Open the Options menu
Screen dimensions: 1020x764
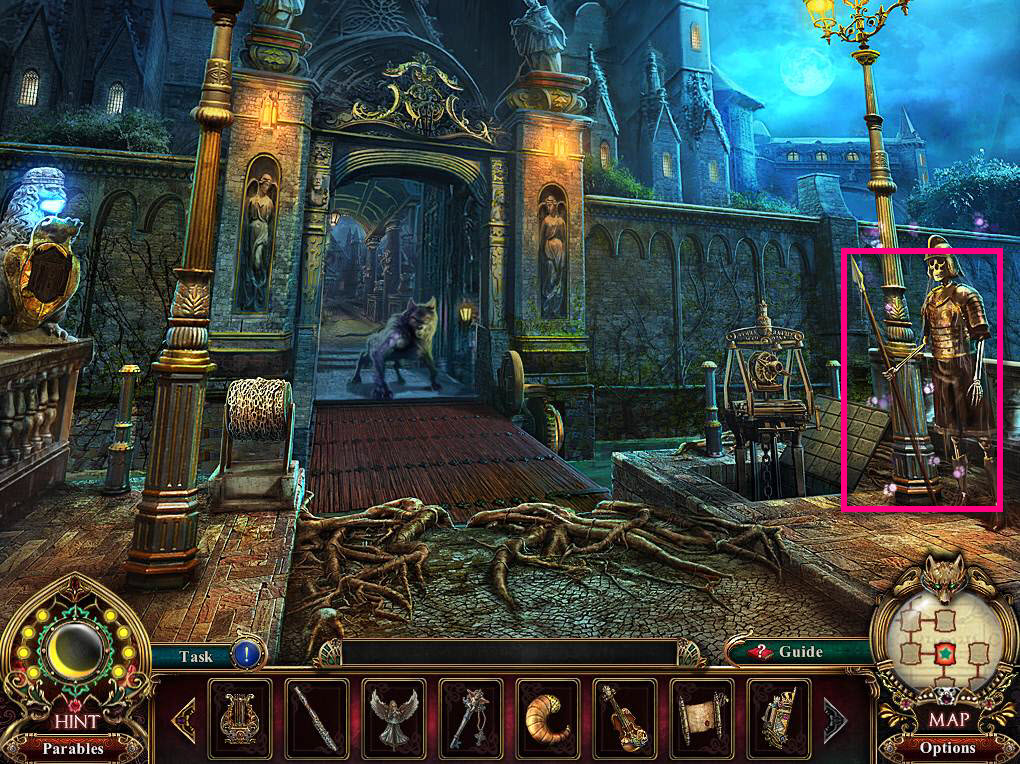[946, 747]
